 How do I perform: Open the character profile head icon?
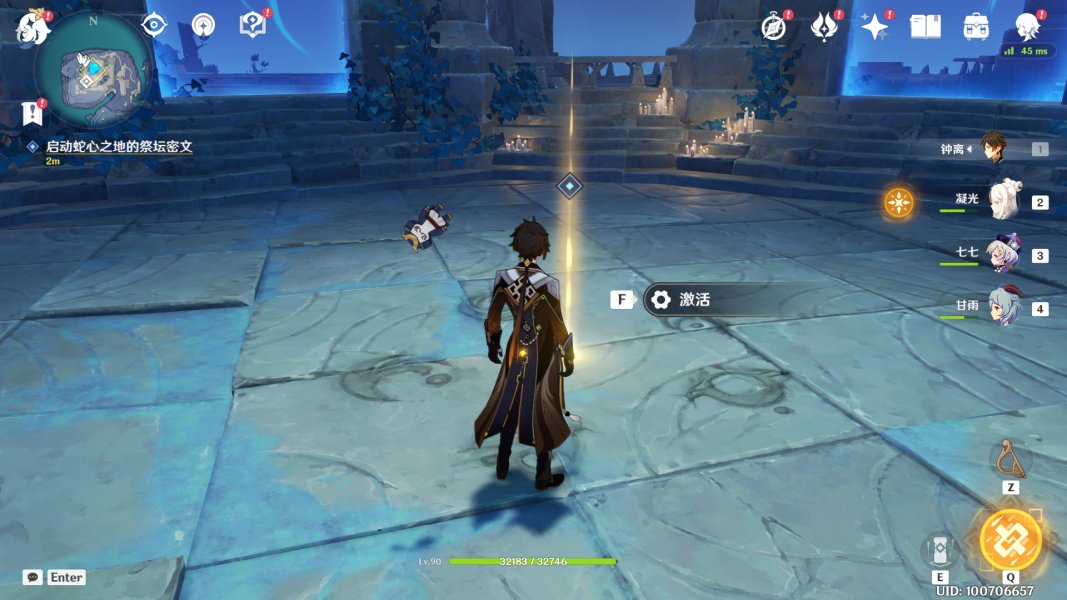[x=1027, y=26]
